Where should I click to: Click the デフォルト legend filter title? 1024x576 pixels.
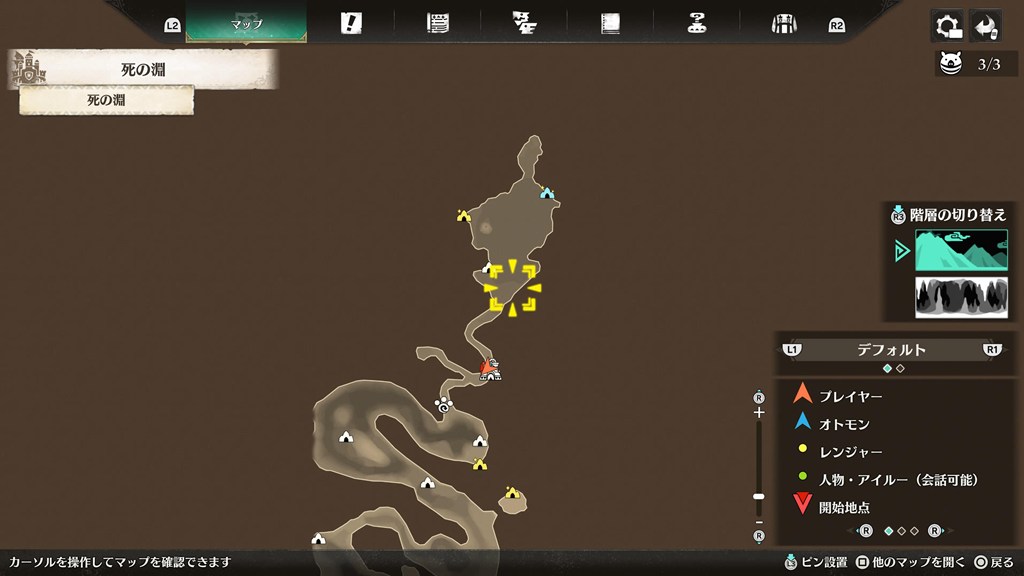pyautogui.click(x=891, y=350)
